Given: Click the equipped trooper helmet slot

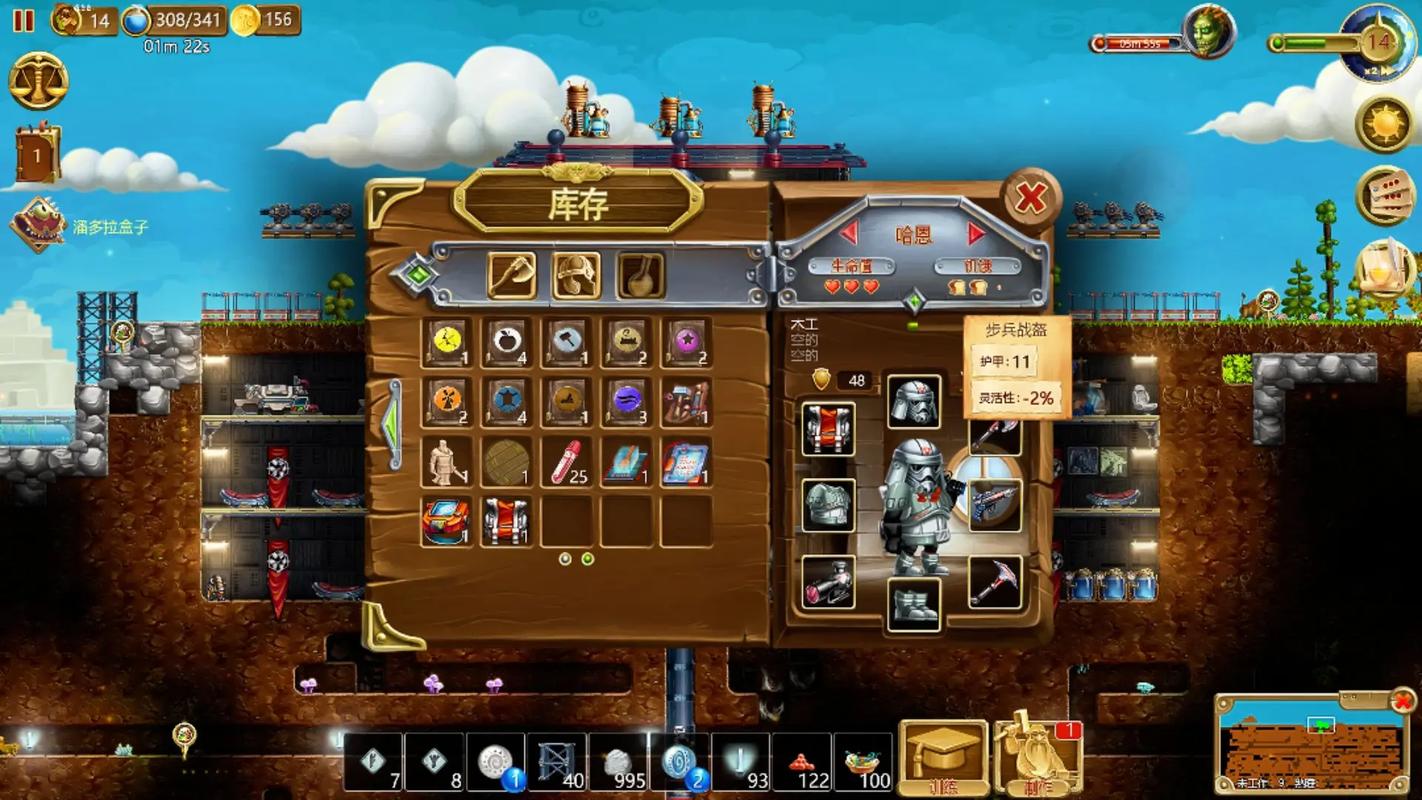Looking at the screenshot, I should point(913,401).
